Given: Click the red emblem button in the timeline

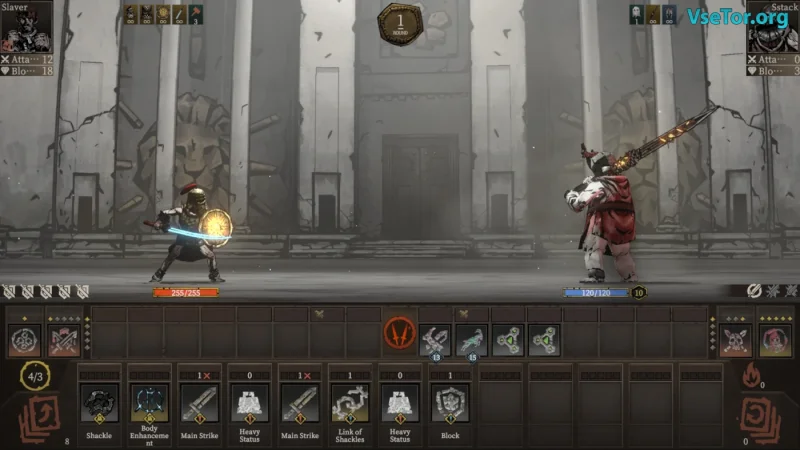Looking at the screenshot, I should click(399, 335).
